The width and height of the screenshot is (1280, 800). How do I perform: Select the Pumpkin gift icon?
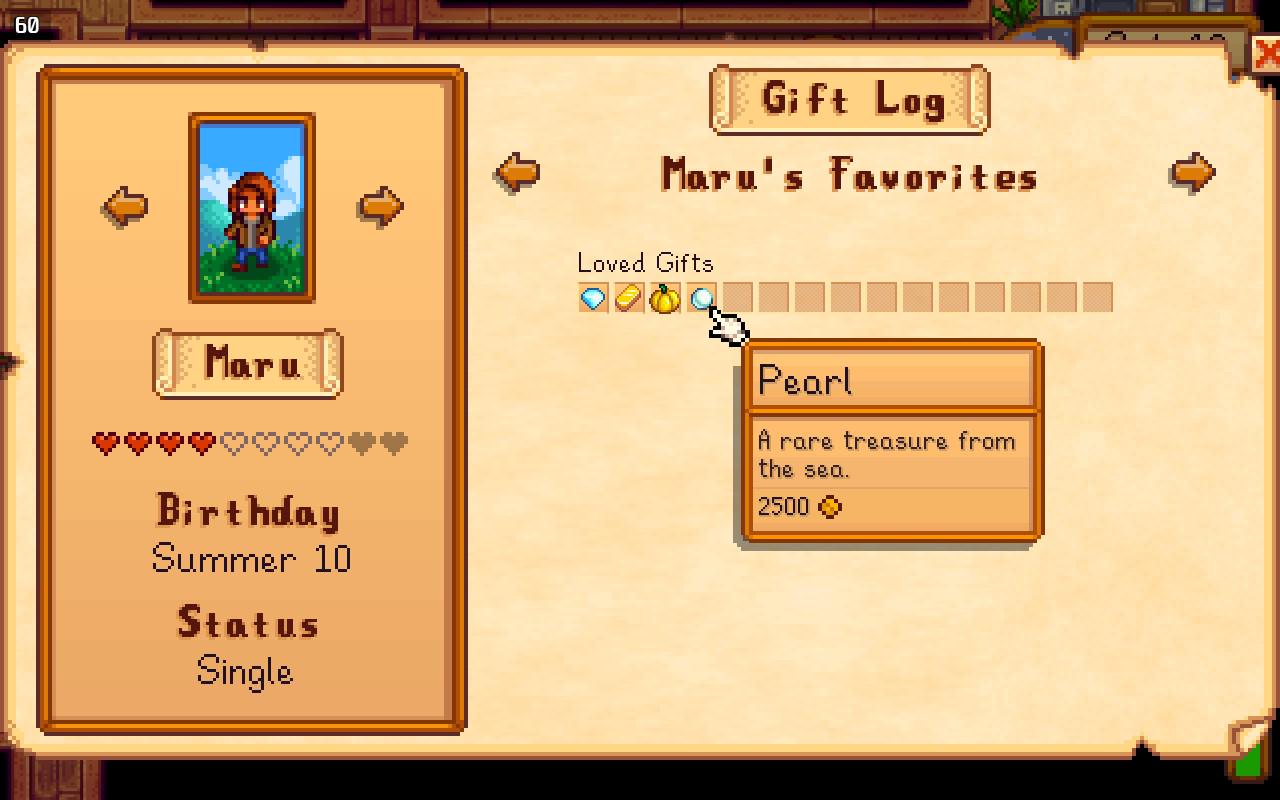663,298
